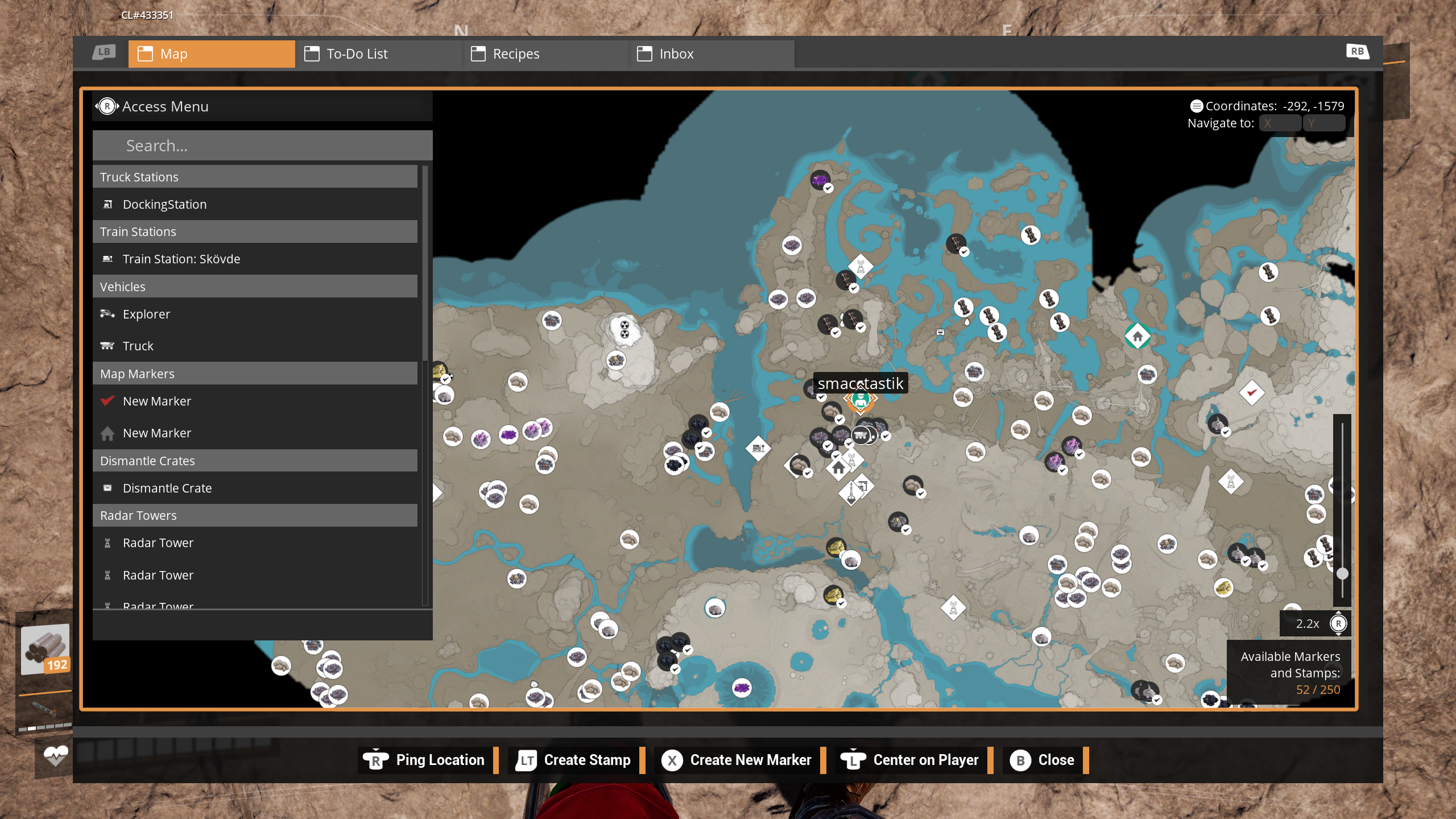The image size is (1456, 819).
Task: Click the red checkmark marker on map
Action: click(1251, 392)
